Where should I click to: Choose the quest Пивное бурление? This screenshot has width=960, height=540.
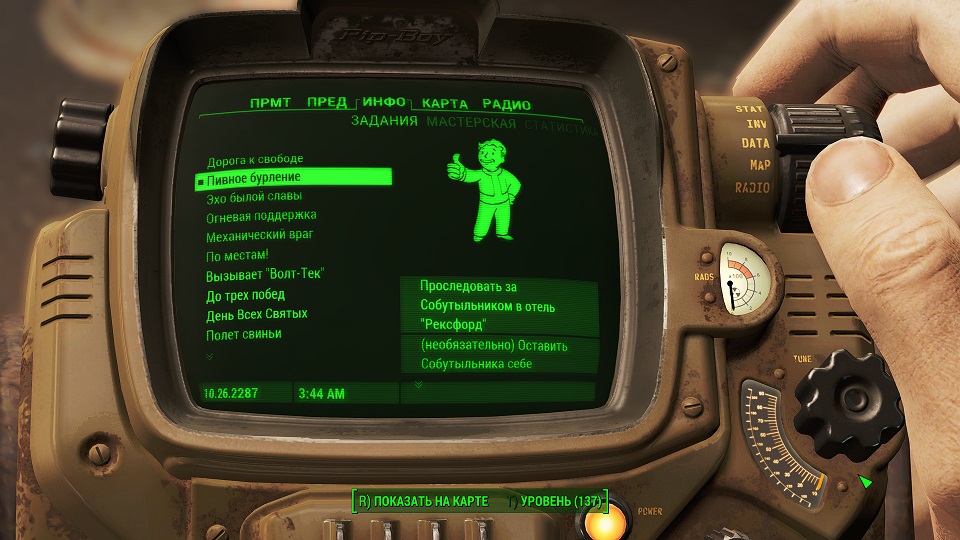point(253,178)
